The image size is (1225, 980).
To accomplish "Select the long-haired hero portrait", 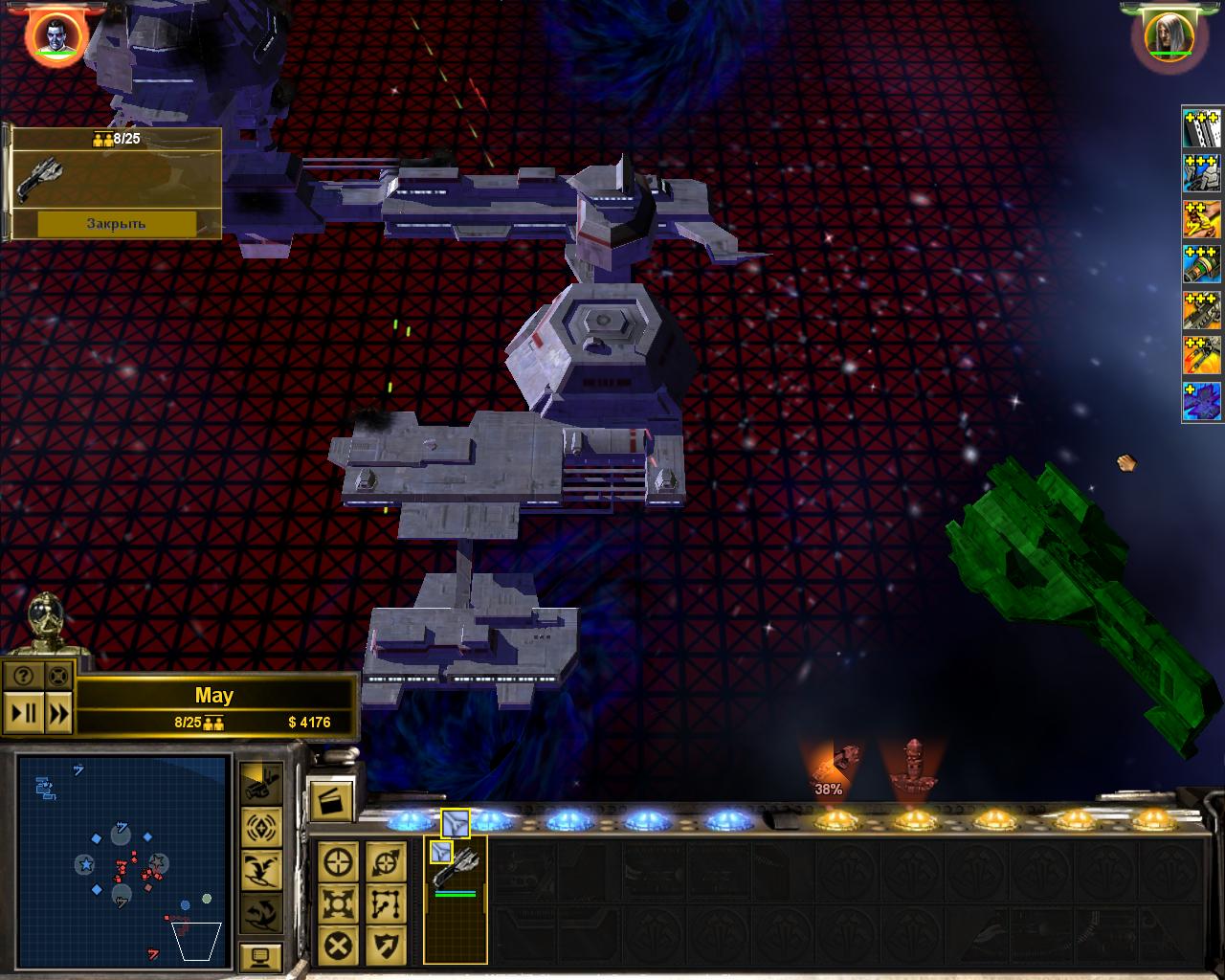I will pyautogui.click(x=1169, y=35).
